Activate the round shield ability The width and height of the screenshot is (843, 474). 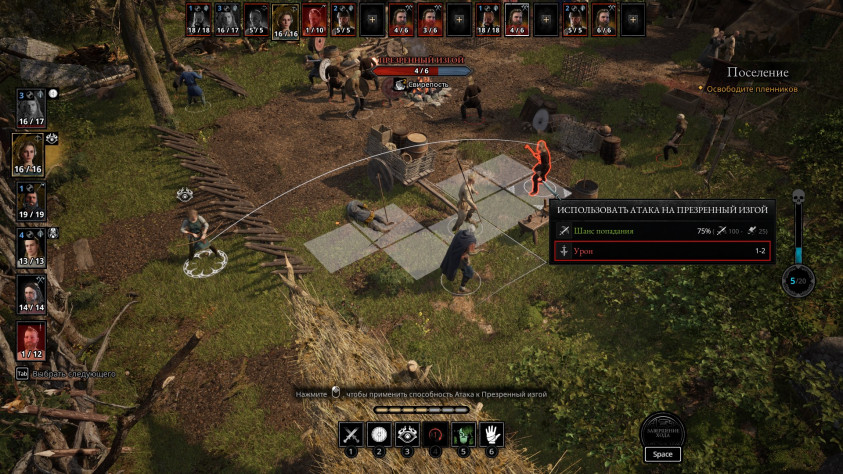coord(379,434)
